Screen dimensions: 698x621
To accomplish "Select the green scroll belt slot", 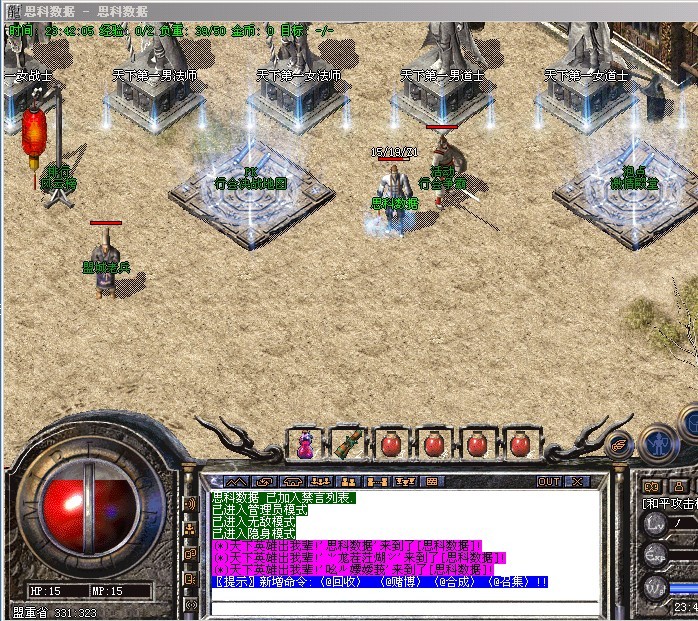I will [x=347, y=444].
